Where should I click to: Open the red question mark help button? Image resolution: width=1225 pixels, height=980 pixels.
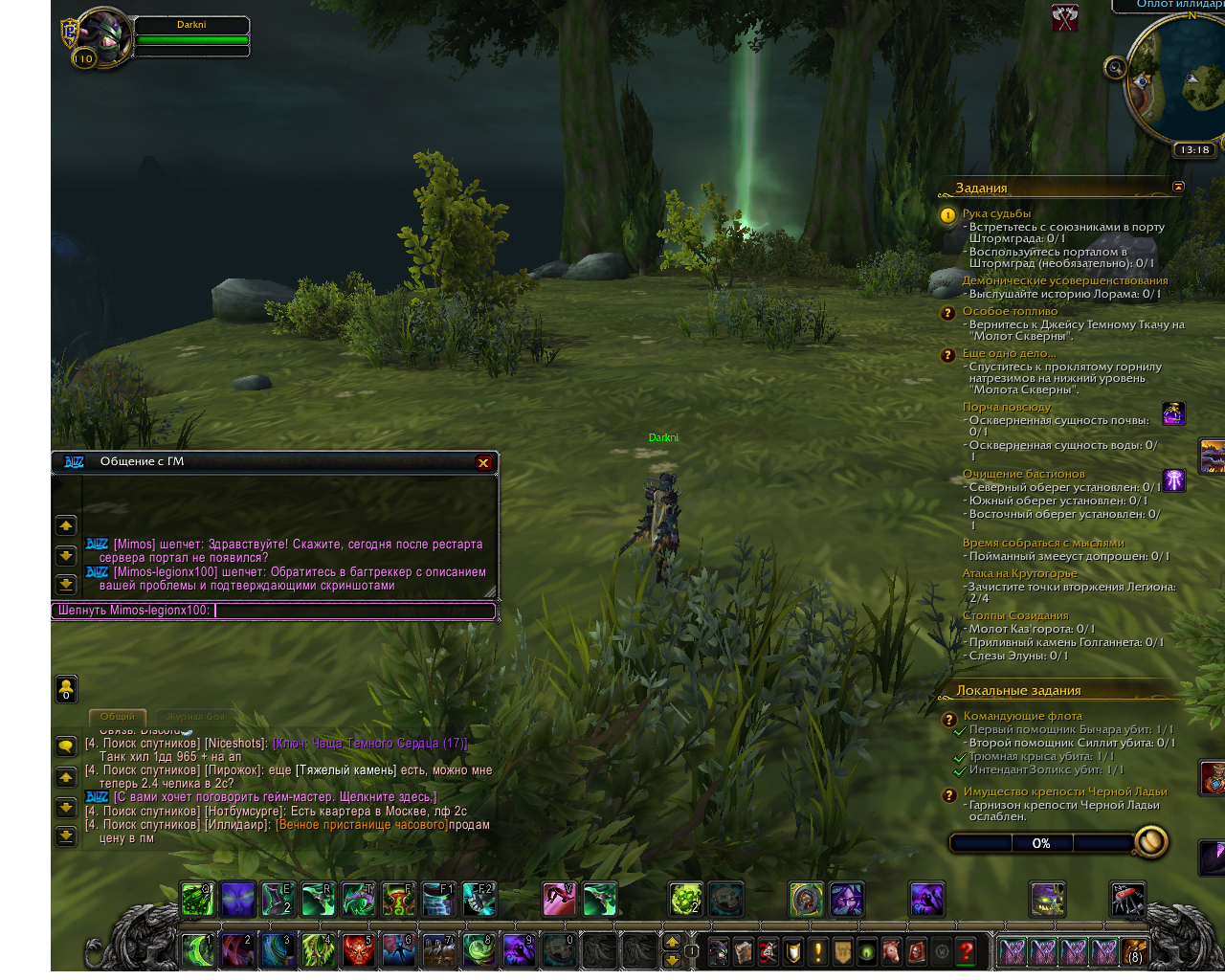click(967, 951)
